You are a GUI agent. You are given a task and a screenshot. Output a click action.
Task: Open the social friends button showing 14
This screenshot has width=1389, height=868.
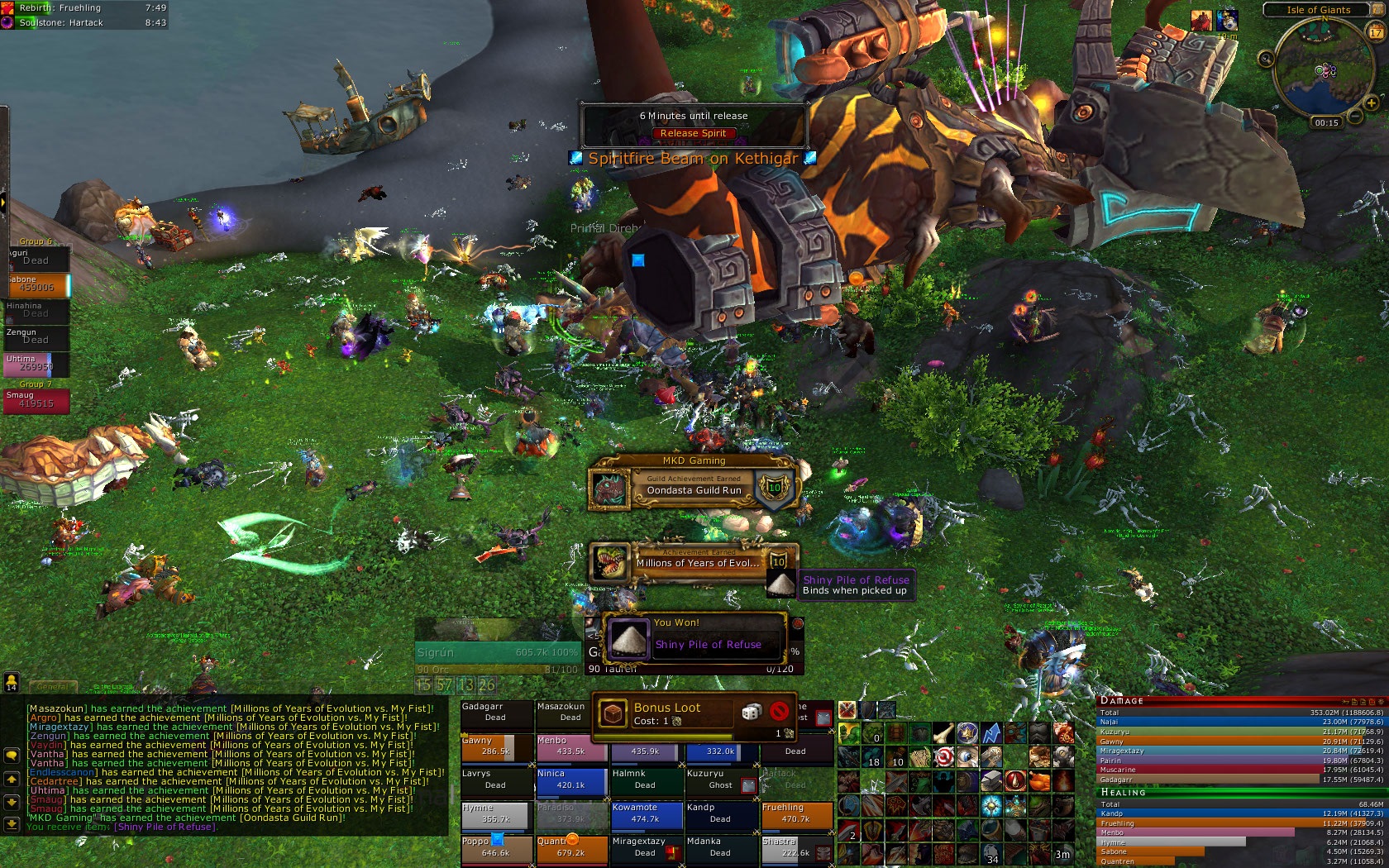[12, 681]
